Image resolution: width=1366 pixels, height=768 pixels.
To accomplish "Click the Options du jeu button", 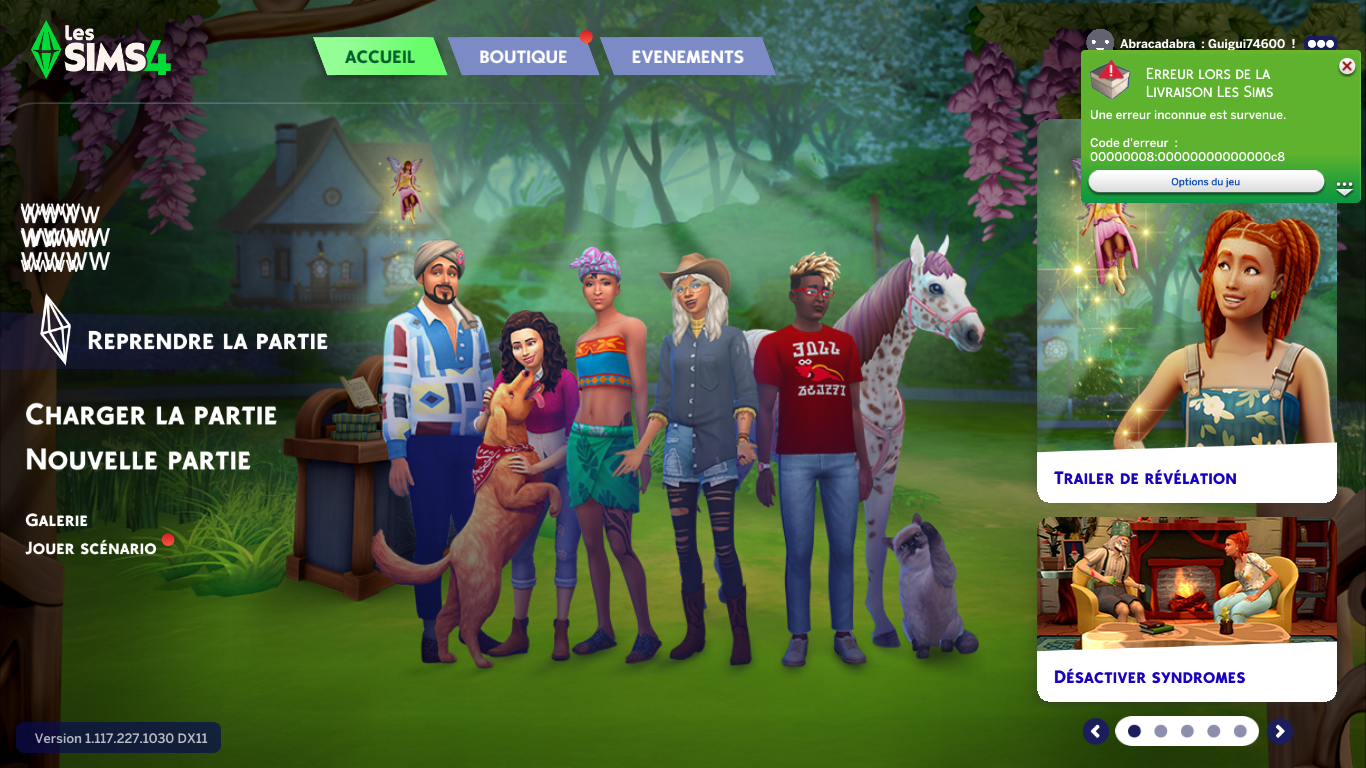I will tap(1205, 182).
